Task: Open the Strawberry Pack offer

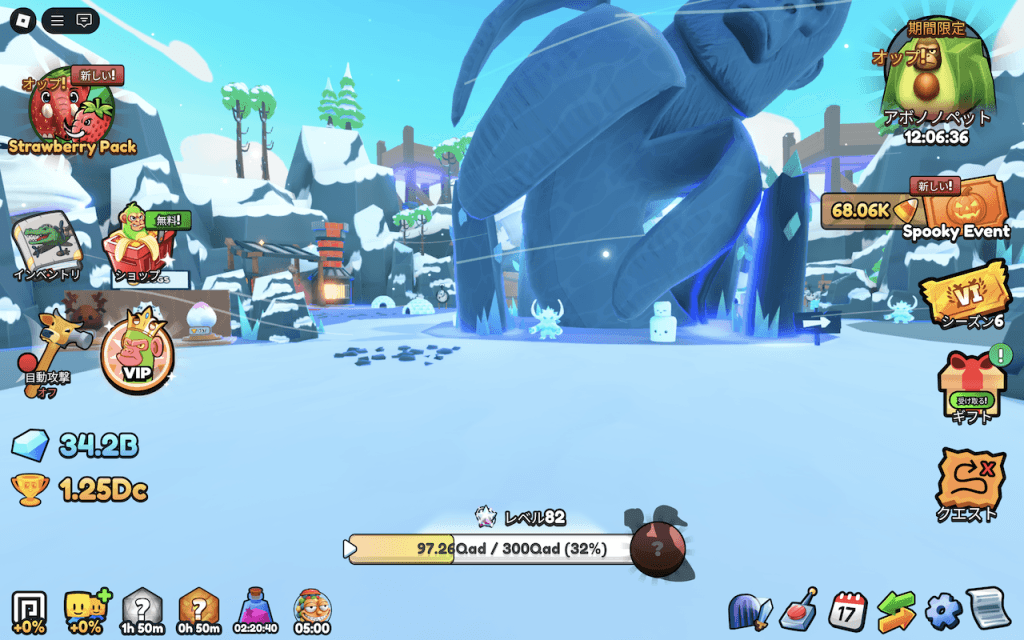Action: (70, 112)
